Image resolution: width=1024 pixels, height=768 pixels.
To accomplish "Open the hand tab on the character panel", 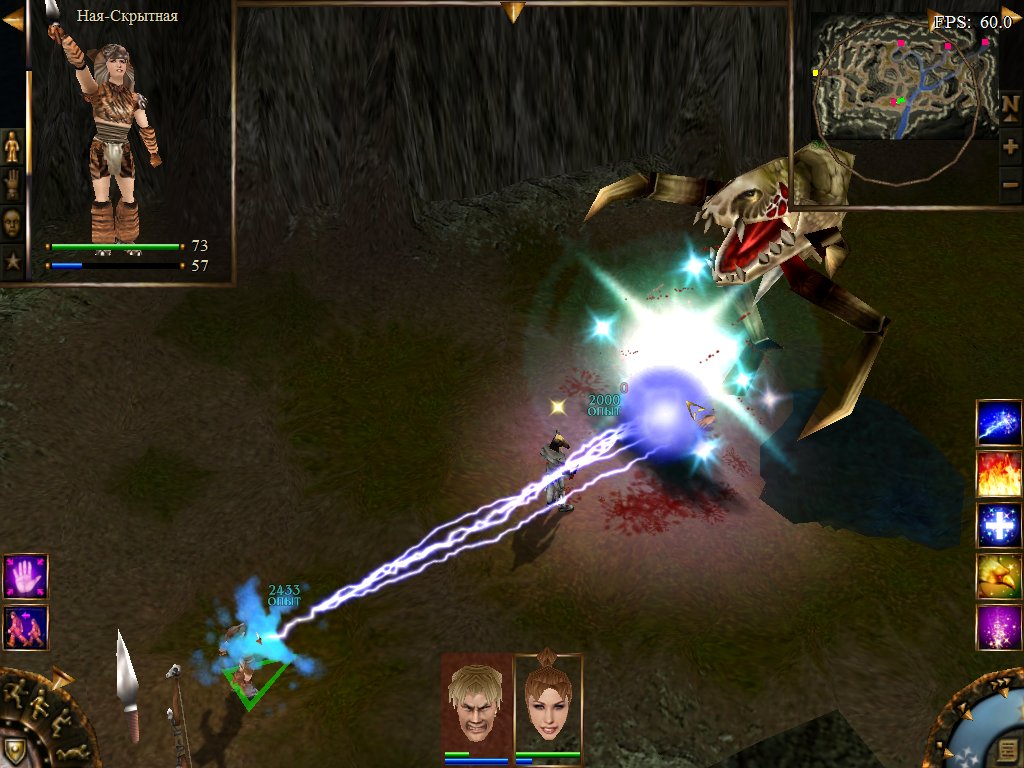I will pos(12,185).
